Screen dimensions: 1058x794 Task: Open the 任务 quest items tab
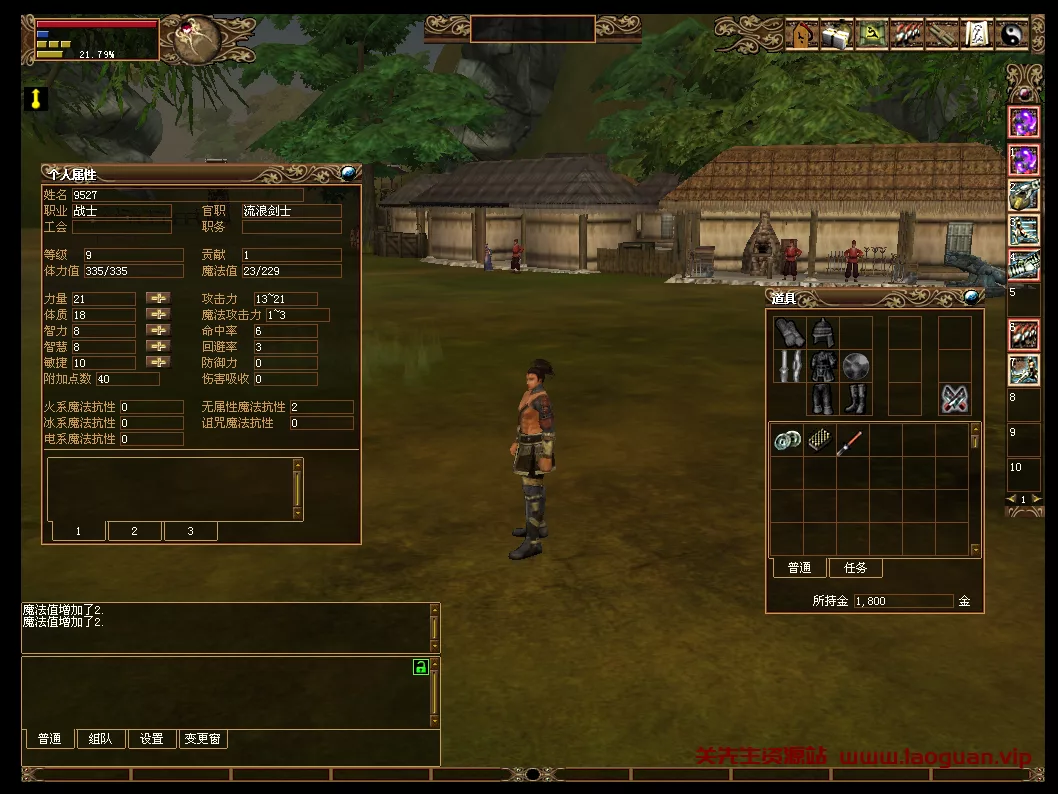click(855, 568)
